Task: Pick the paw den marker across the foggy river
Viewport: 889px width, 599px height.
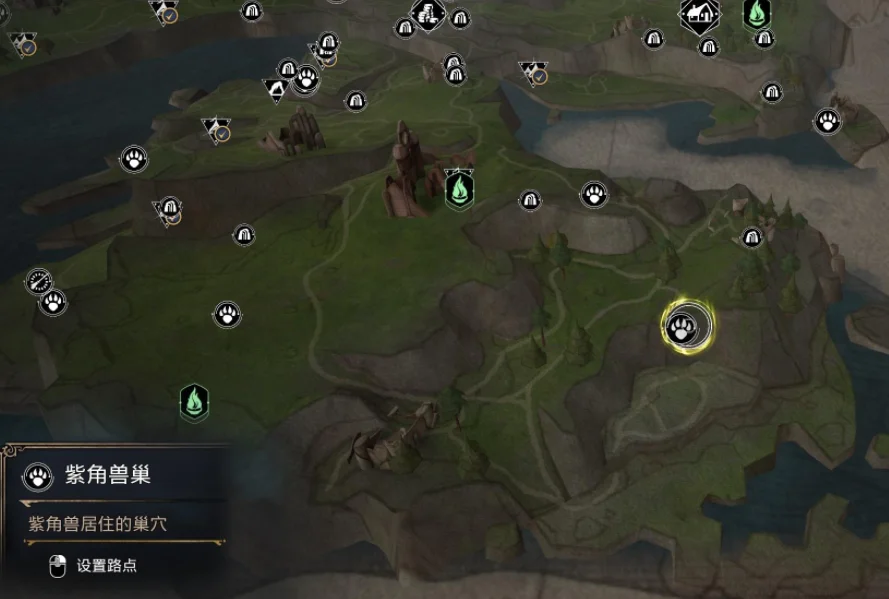Action: 827,122
